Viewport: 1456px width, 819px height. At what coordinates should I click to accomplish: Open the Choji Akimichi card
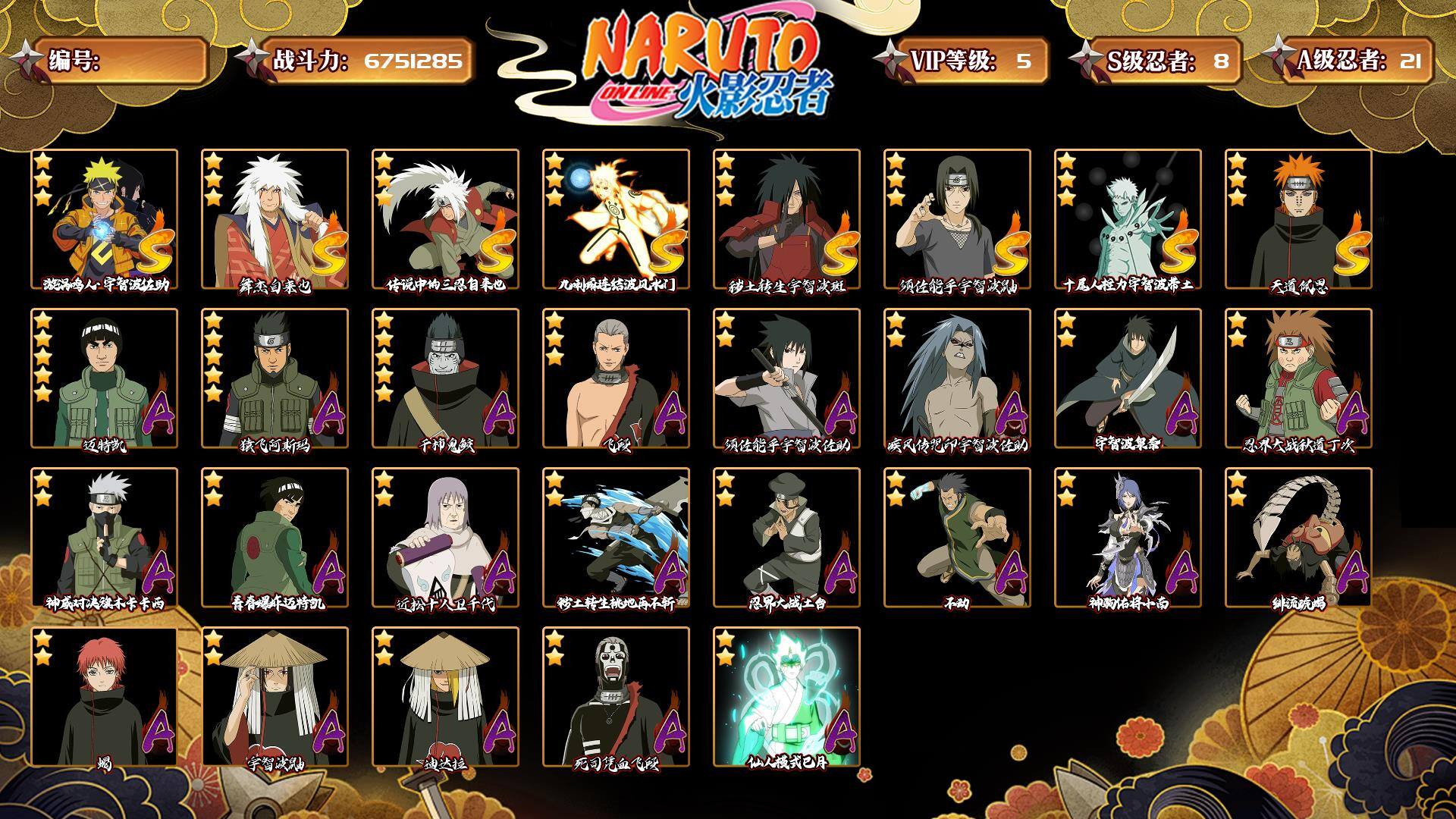tap(1298, 378)
